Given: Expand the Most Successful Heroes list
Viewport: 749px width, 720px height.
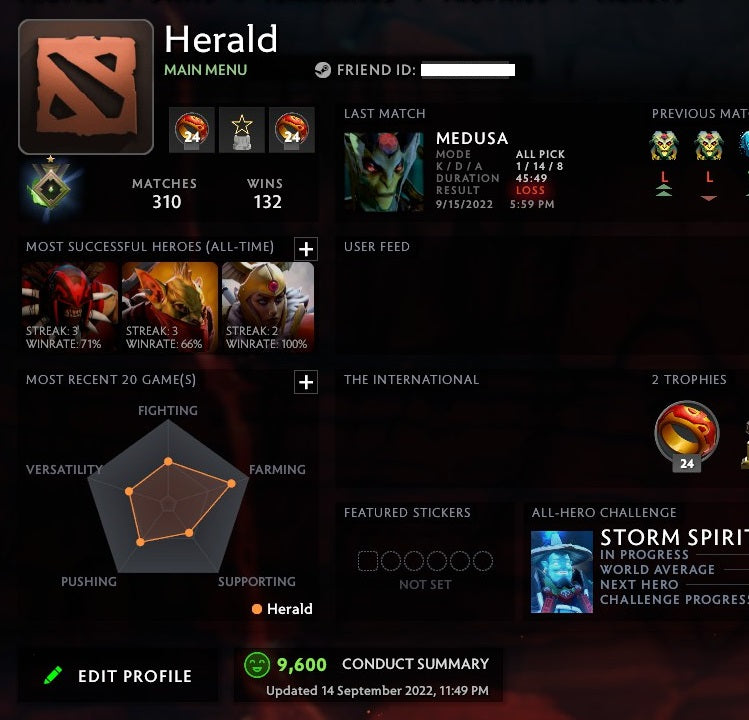Looking at the screenshot, I should click(x=306, y=249).
